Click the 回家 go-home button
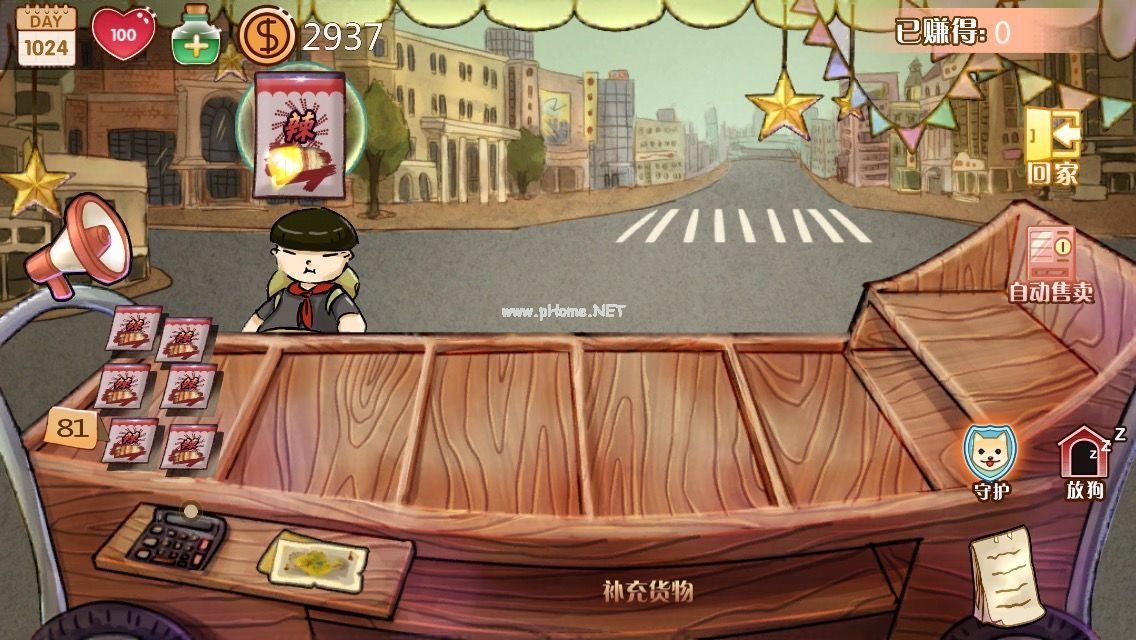1136x640 pixels. click(x=1053, y=146)
